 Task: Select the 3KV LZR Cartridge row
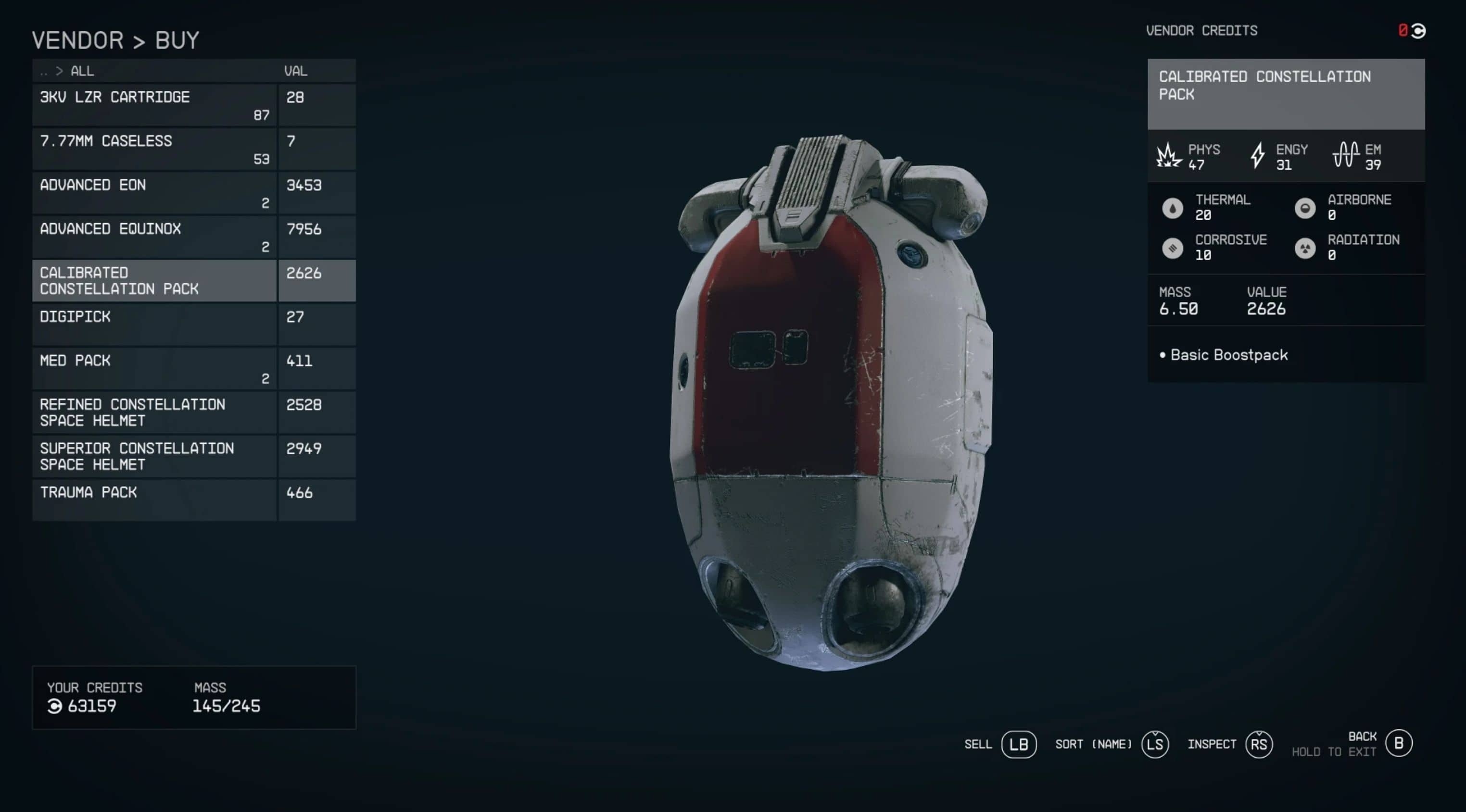tap(154, 105)
